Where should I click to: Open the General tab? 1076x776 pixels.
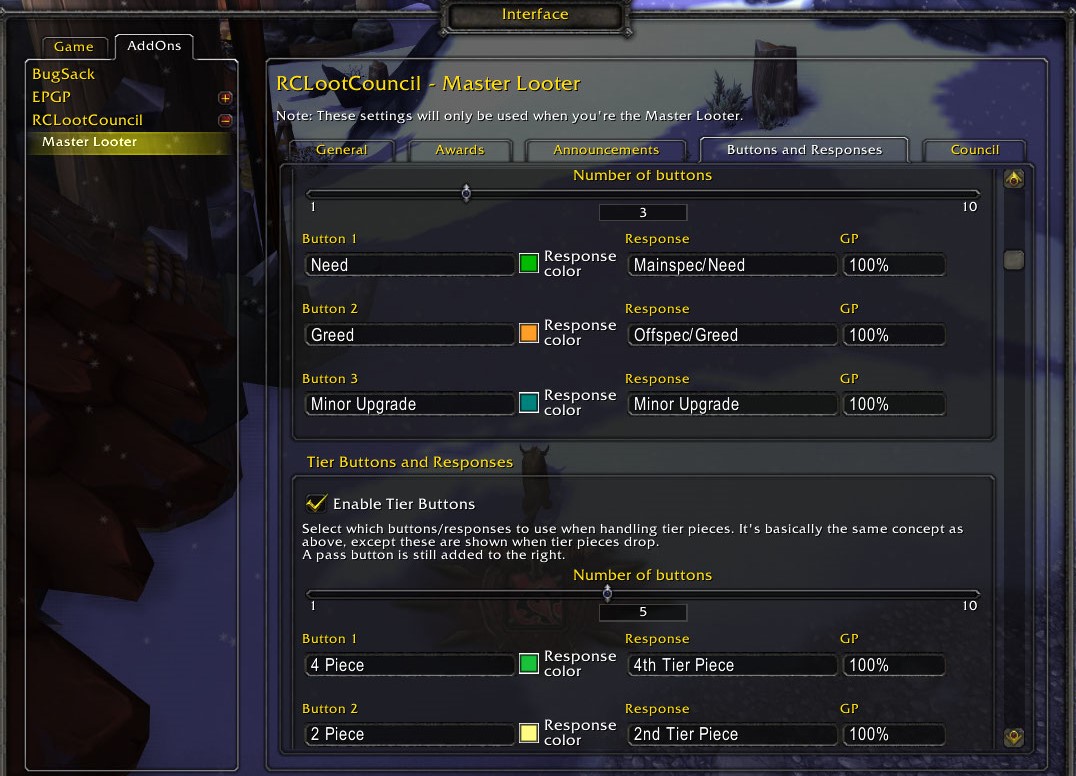[341, 150]
